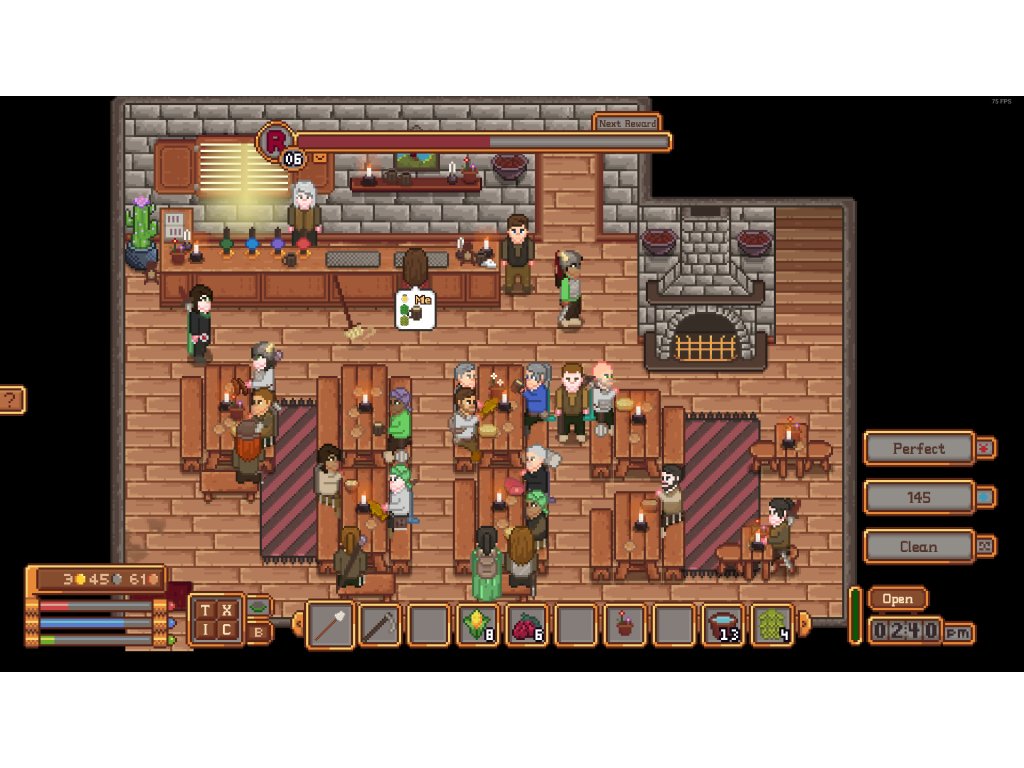This screenshot has width=1024, height=768.
Task: Select the broom in the hotbar
Action: [x=330, y=626]
